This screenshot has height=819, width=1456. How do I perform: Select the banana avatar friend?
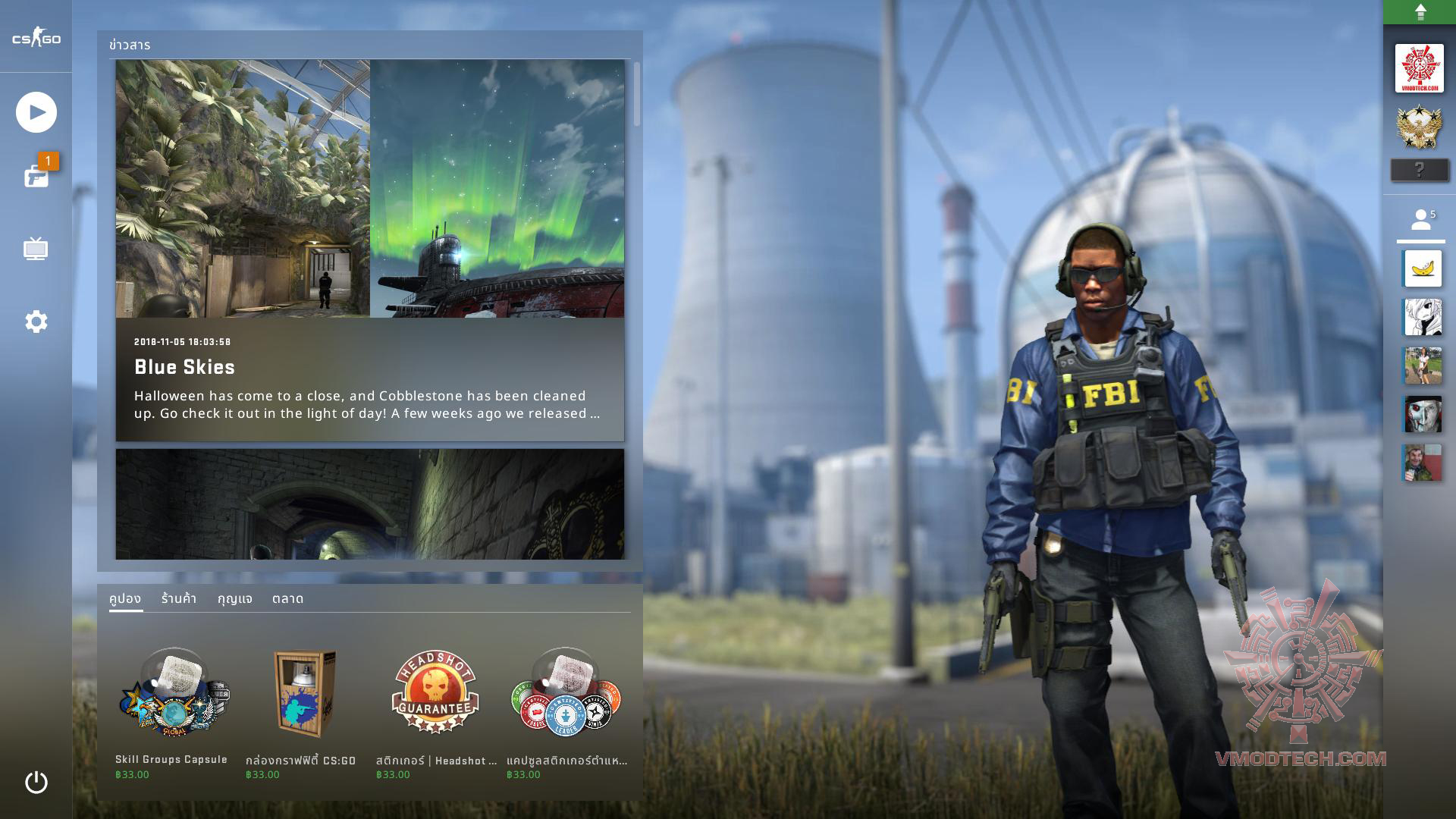[1423, 268]
